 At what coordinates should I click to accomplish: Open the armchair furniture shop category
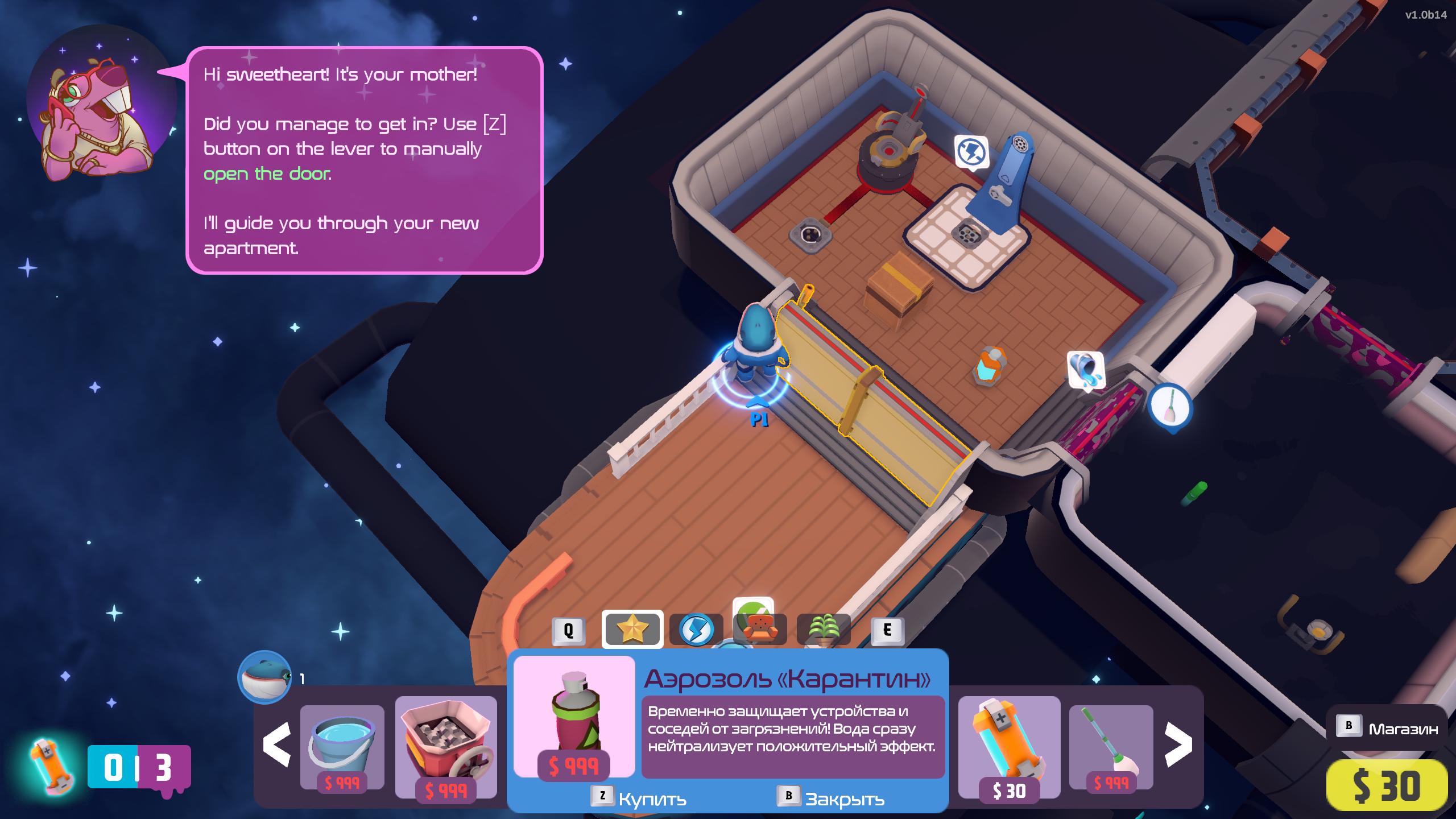(760, 629)
